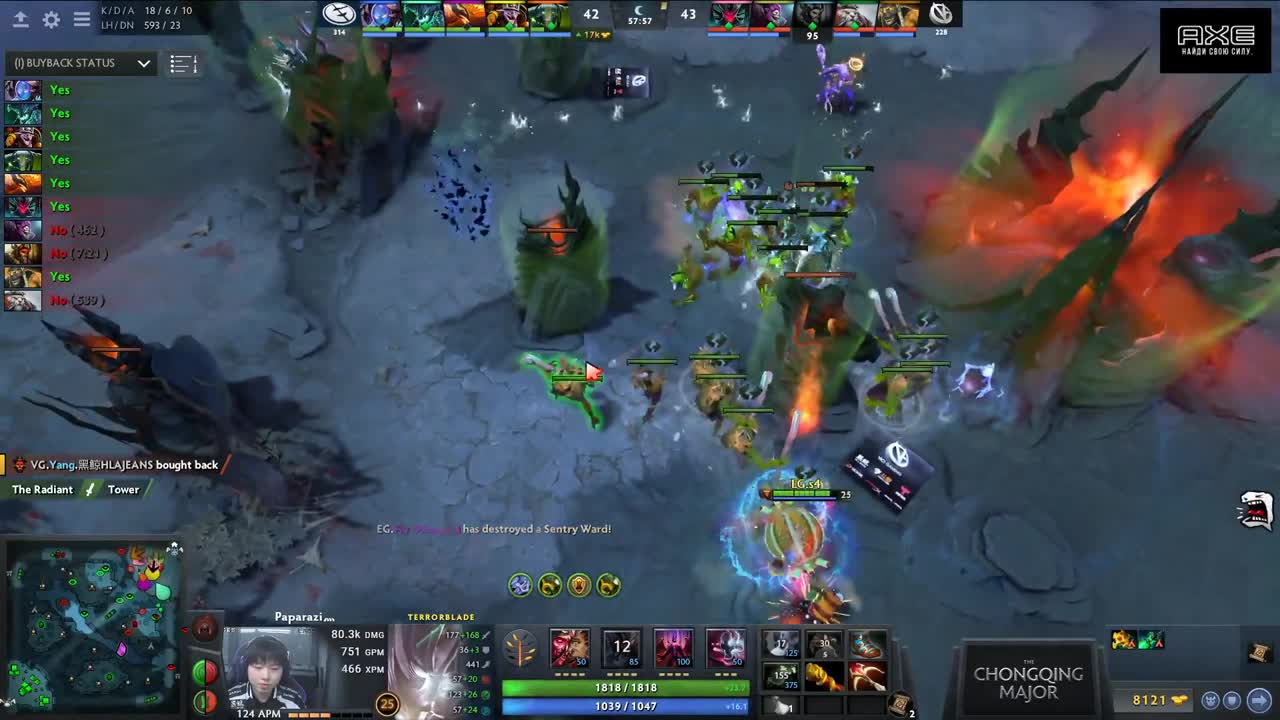Click the Conjure Image ability showing 12 charges

[621, 646]
